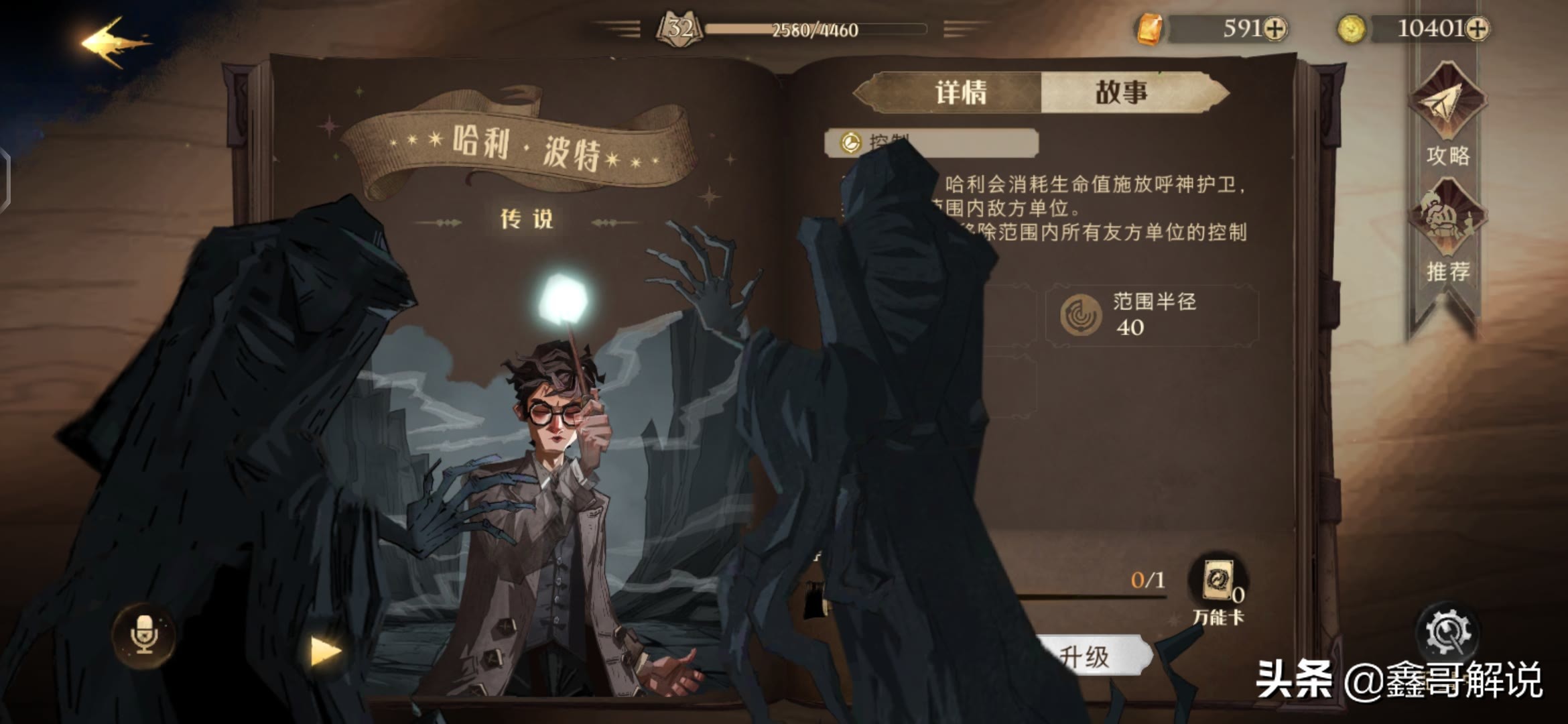Screen dimensions: 1568x724
Task: Select the 详情 details tab
Action: click(961, 93)
